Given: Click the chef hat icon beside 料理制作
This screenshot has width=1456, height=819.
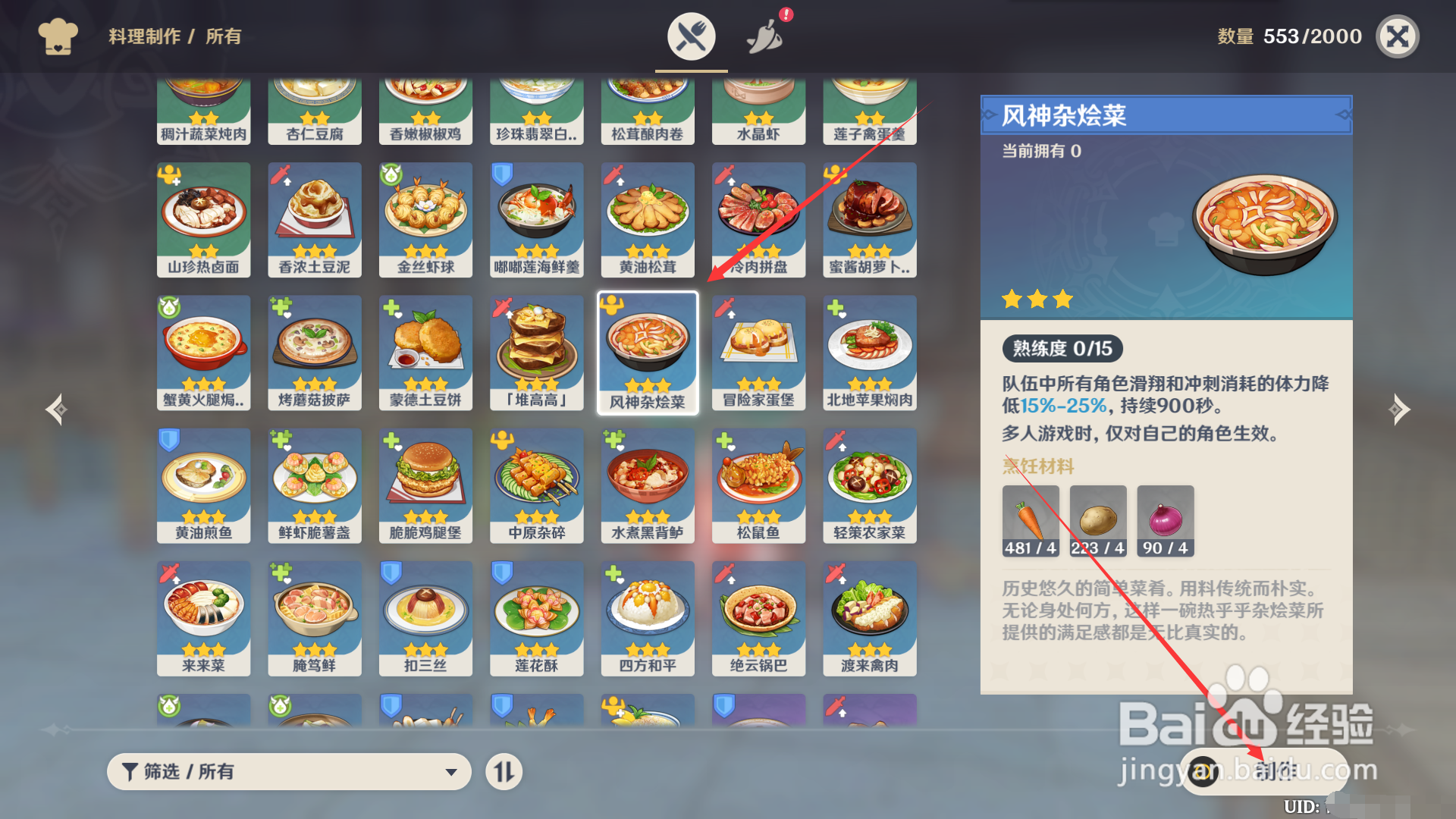Looking at the screenshot, I should pos(58,36).
